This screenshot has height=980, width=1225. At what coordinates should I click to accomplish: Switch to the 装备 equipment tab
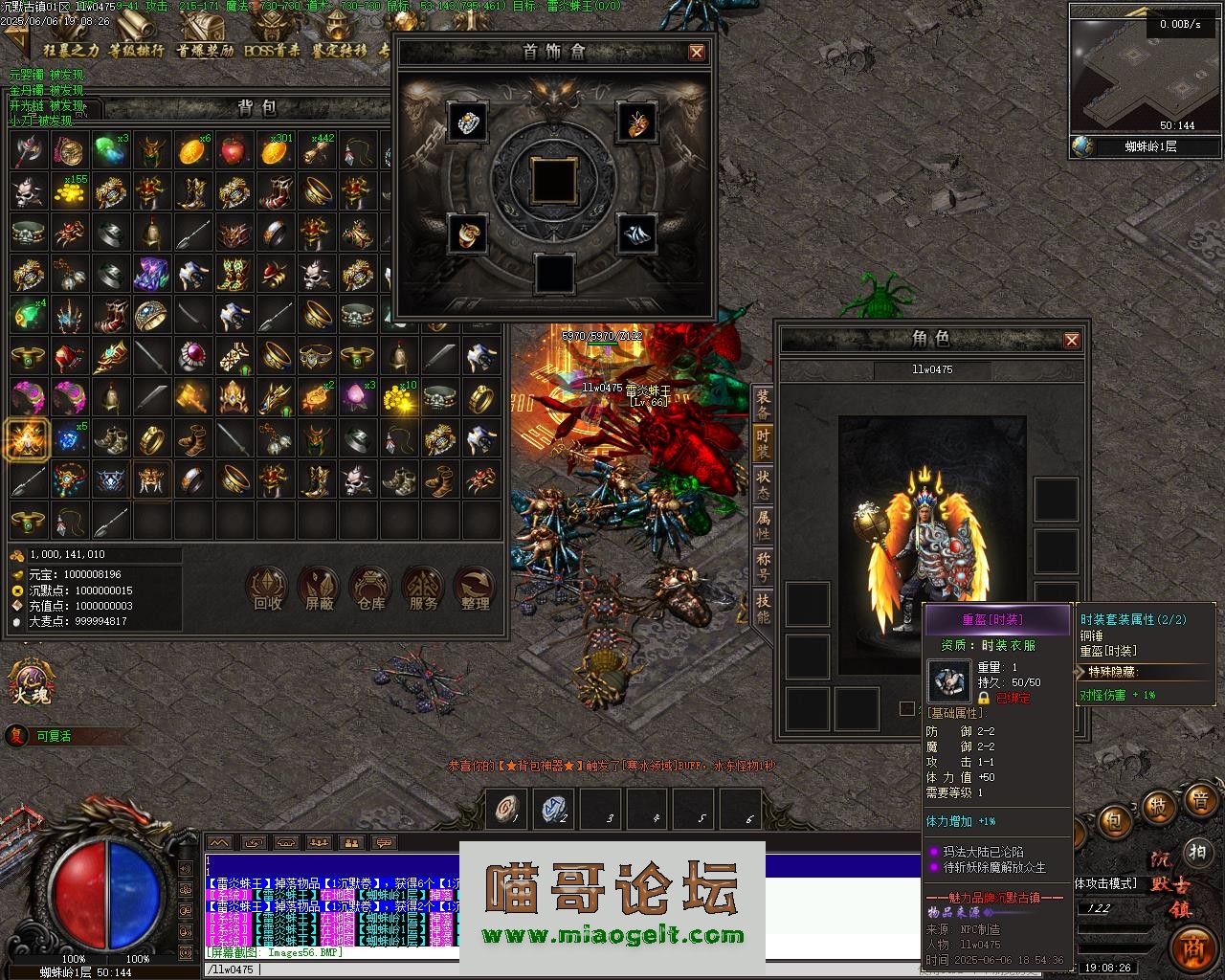(763, 404)
